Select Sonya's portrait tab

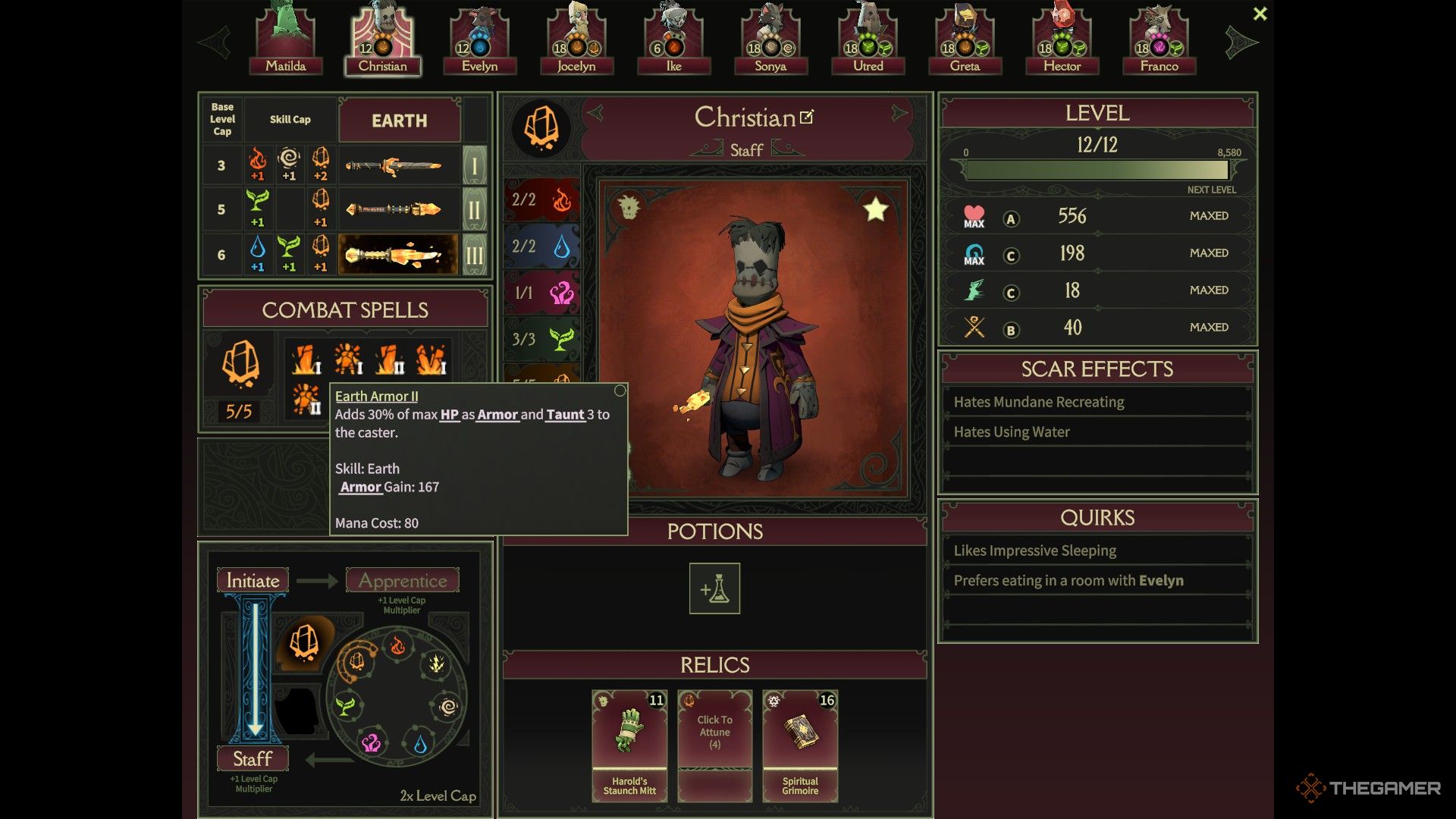[x=770, y=42]
